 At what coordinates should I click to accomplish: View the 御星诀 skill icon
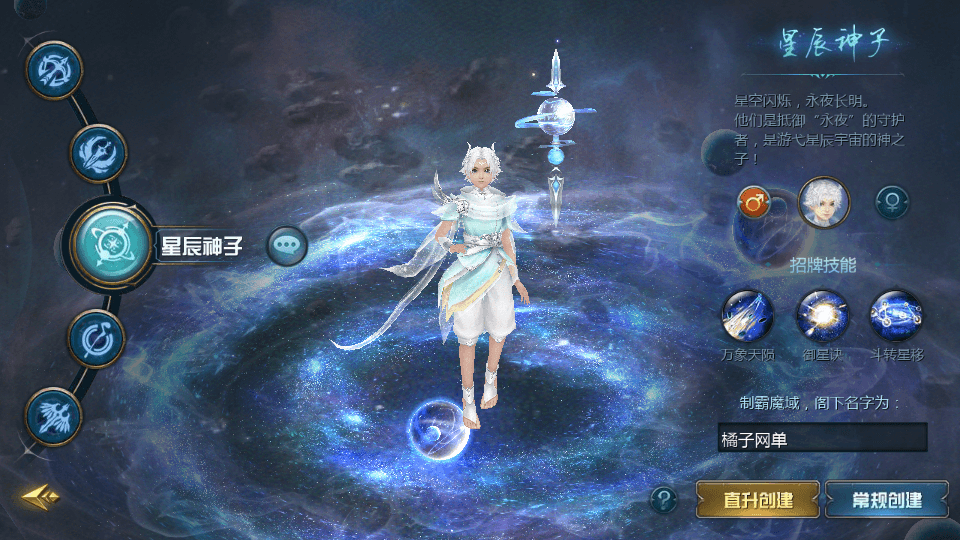[x=822, y=317]
